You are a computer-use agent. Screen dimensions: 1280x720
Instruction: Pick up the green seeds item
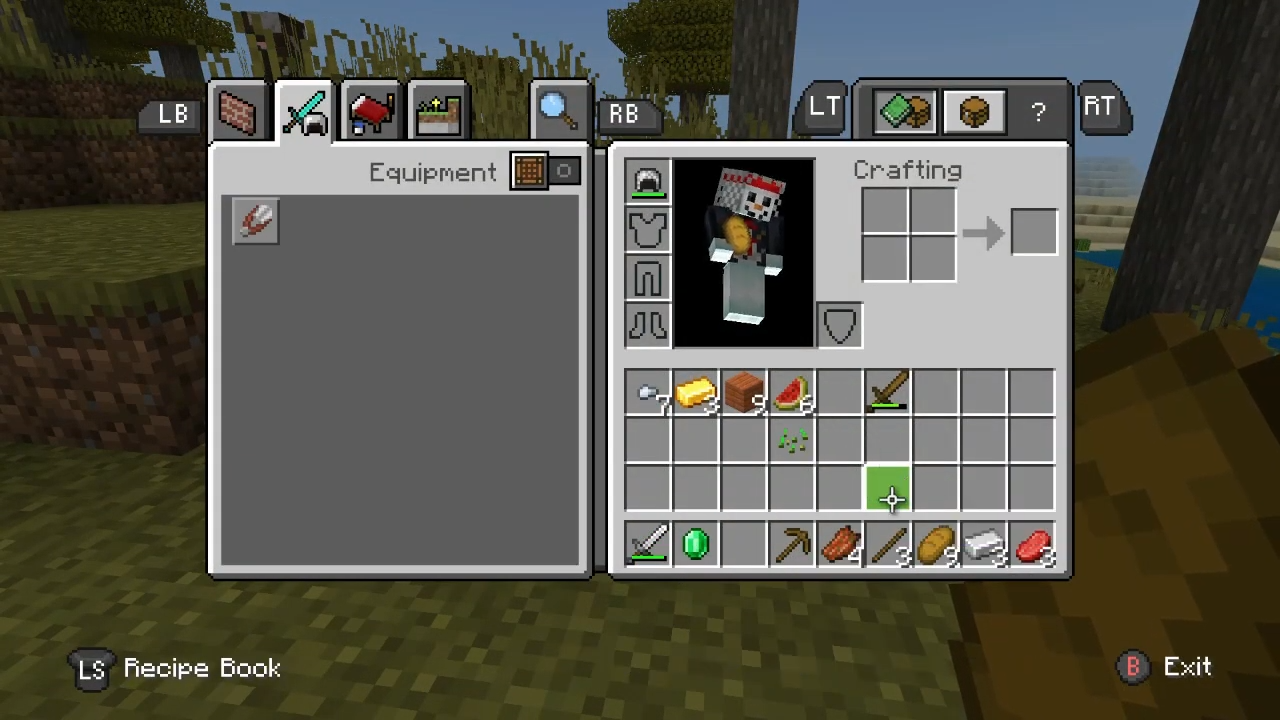click(792, 441)
